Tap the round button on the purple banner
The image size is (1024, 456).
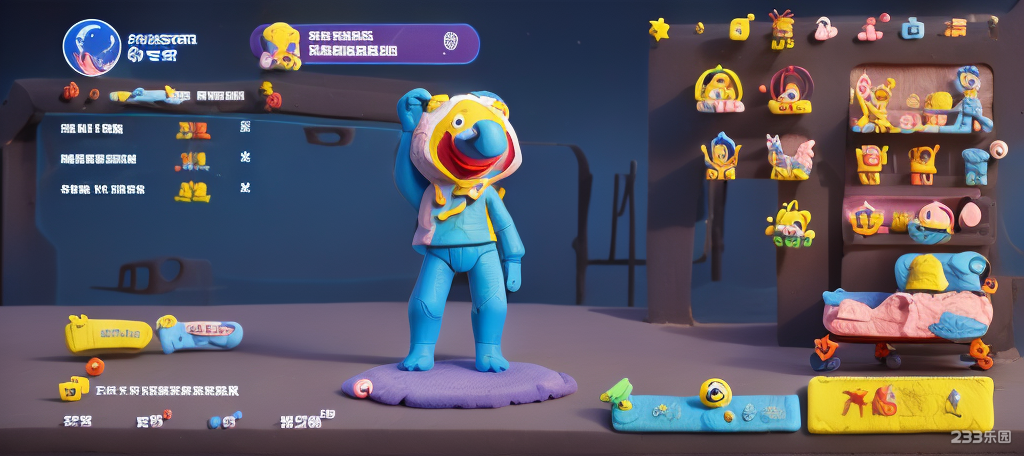[x=450, y=42]
